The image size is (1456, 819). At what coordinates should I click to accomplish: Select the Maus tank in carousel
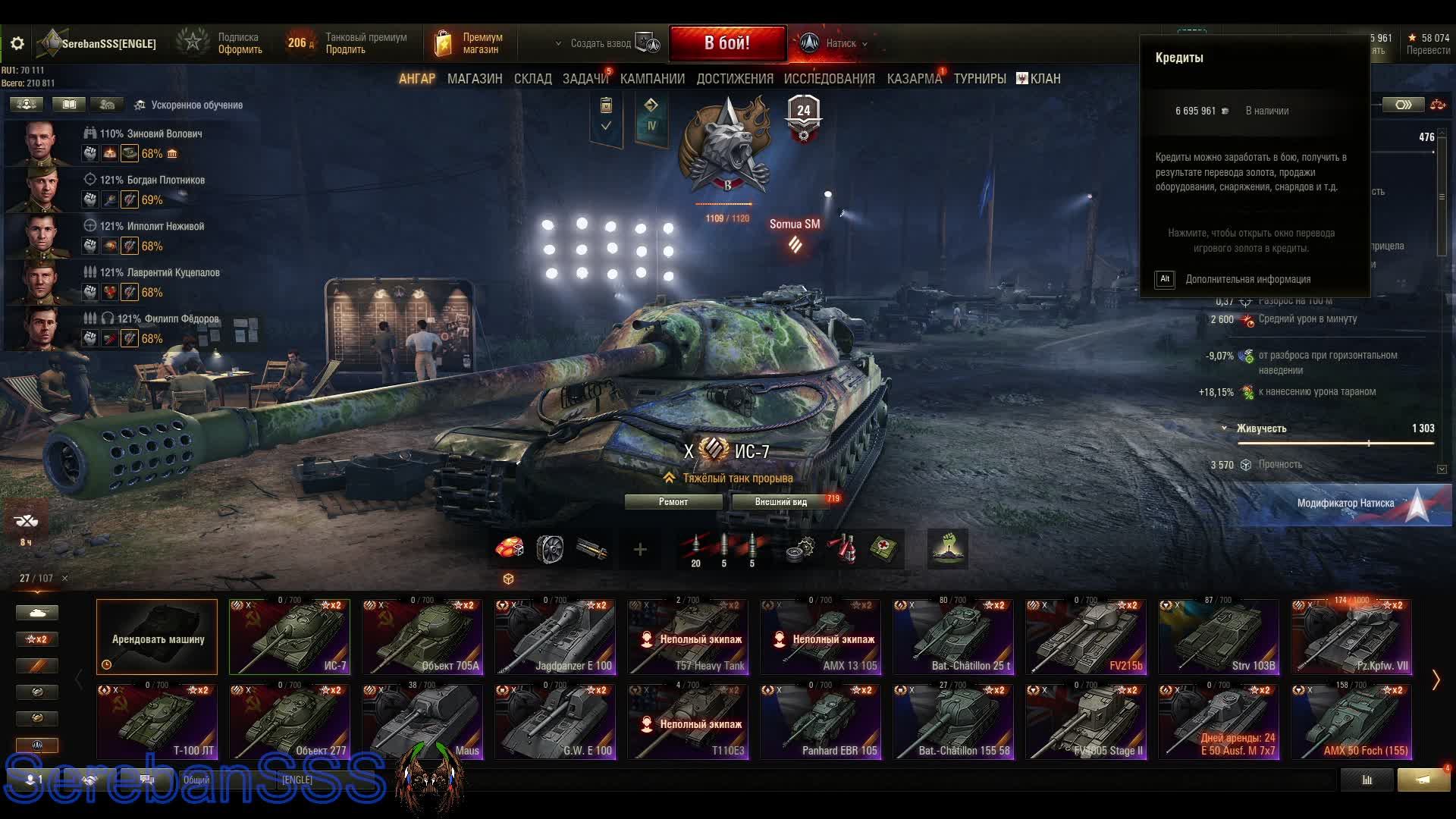[422, 721]
